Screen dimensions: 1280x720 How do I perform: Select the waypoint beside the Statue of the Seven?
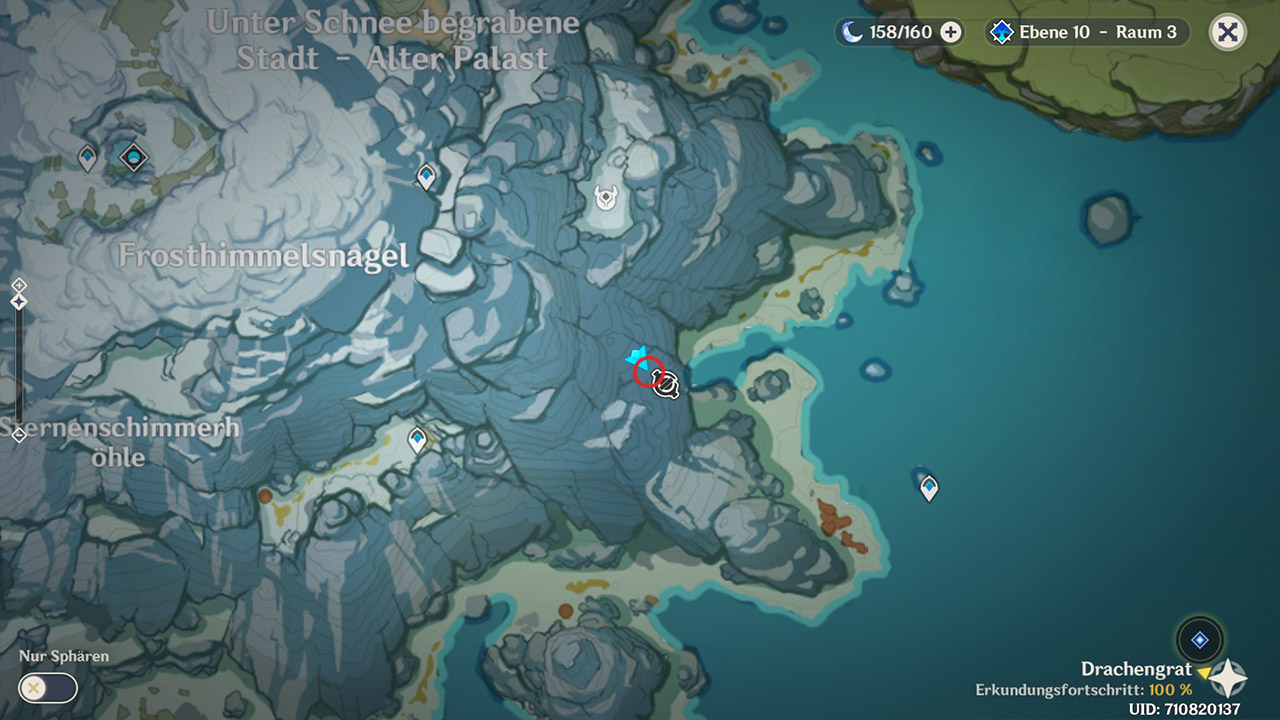click(x=88, y=157)
